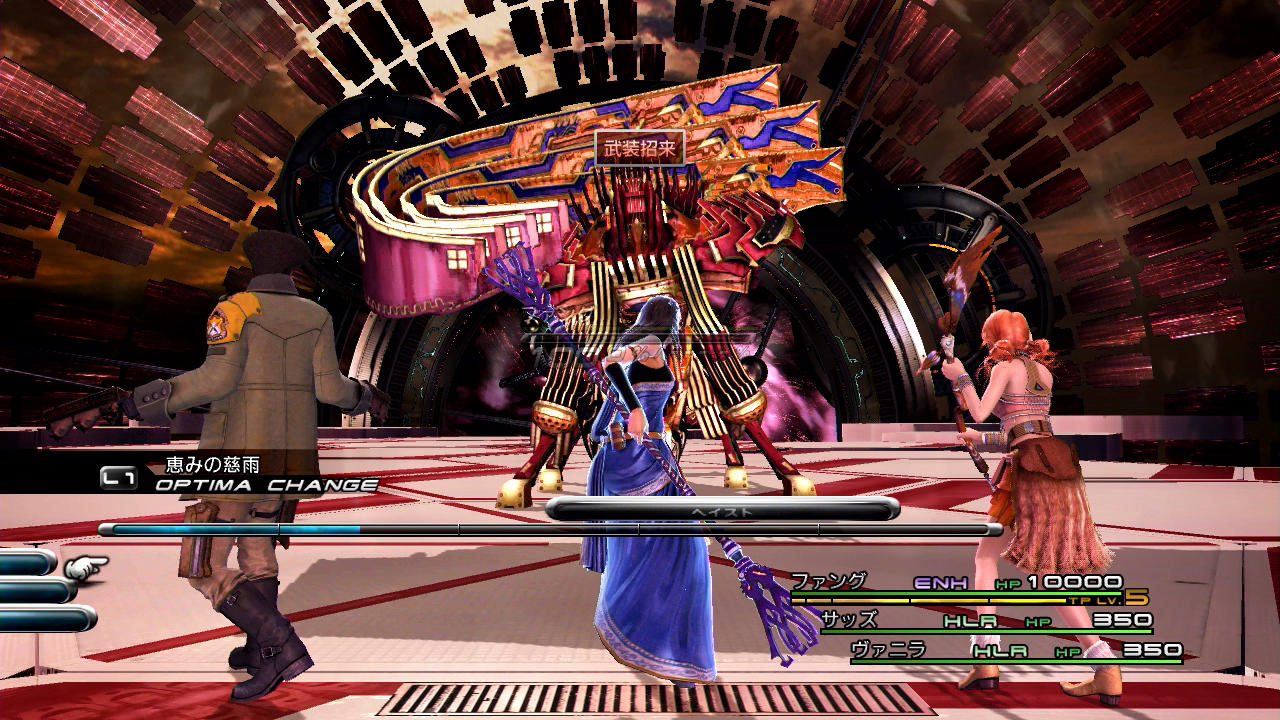
Task: Pick ヴァニラ in the party list
Action: tap(1013, 651)
